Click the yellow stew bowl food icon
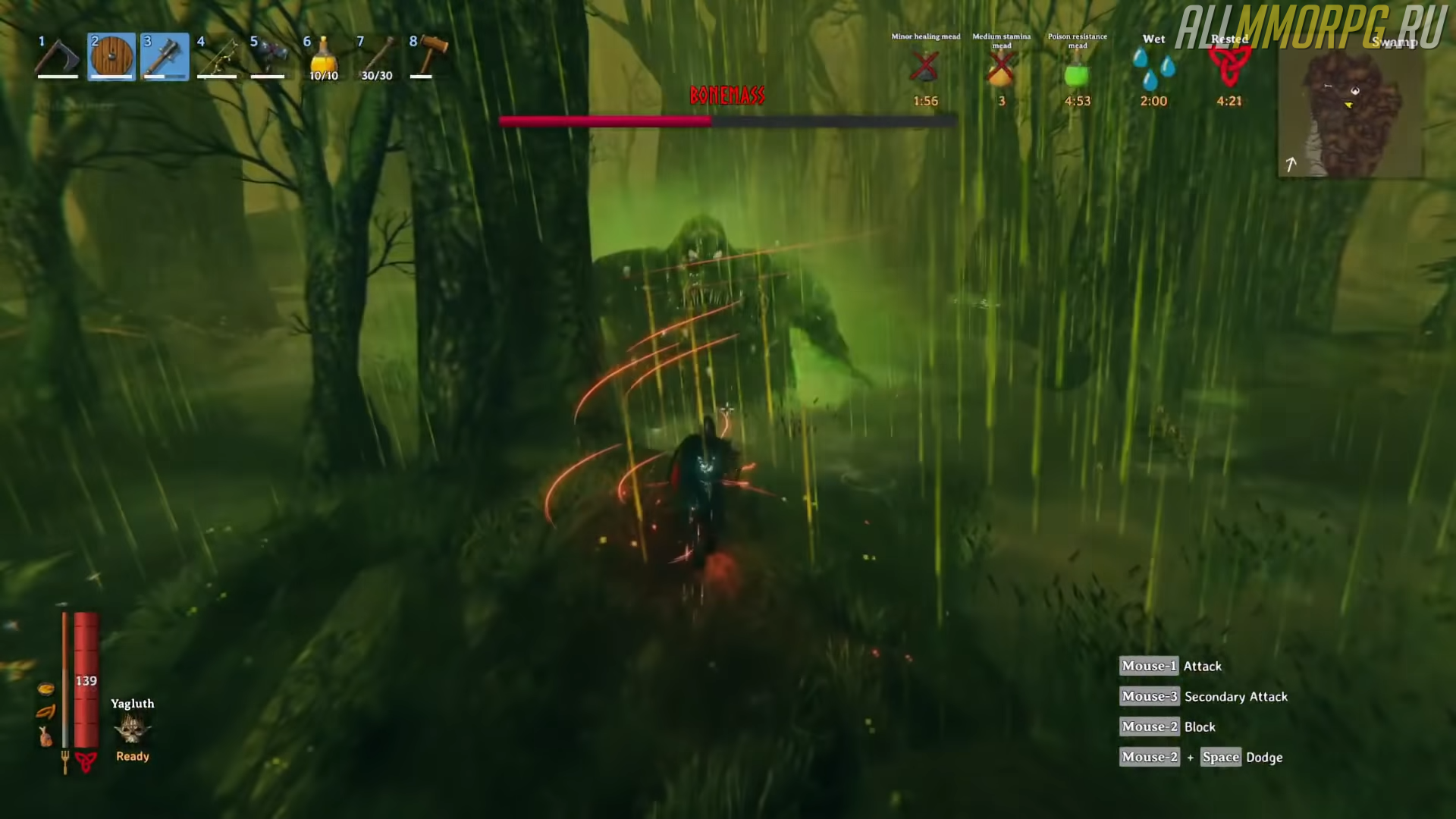The height and width of the screenshot is (819, 1456). pyautogui.click(x=45, y=689)
